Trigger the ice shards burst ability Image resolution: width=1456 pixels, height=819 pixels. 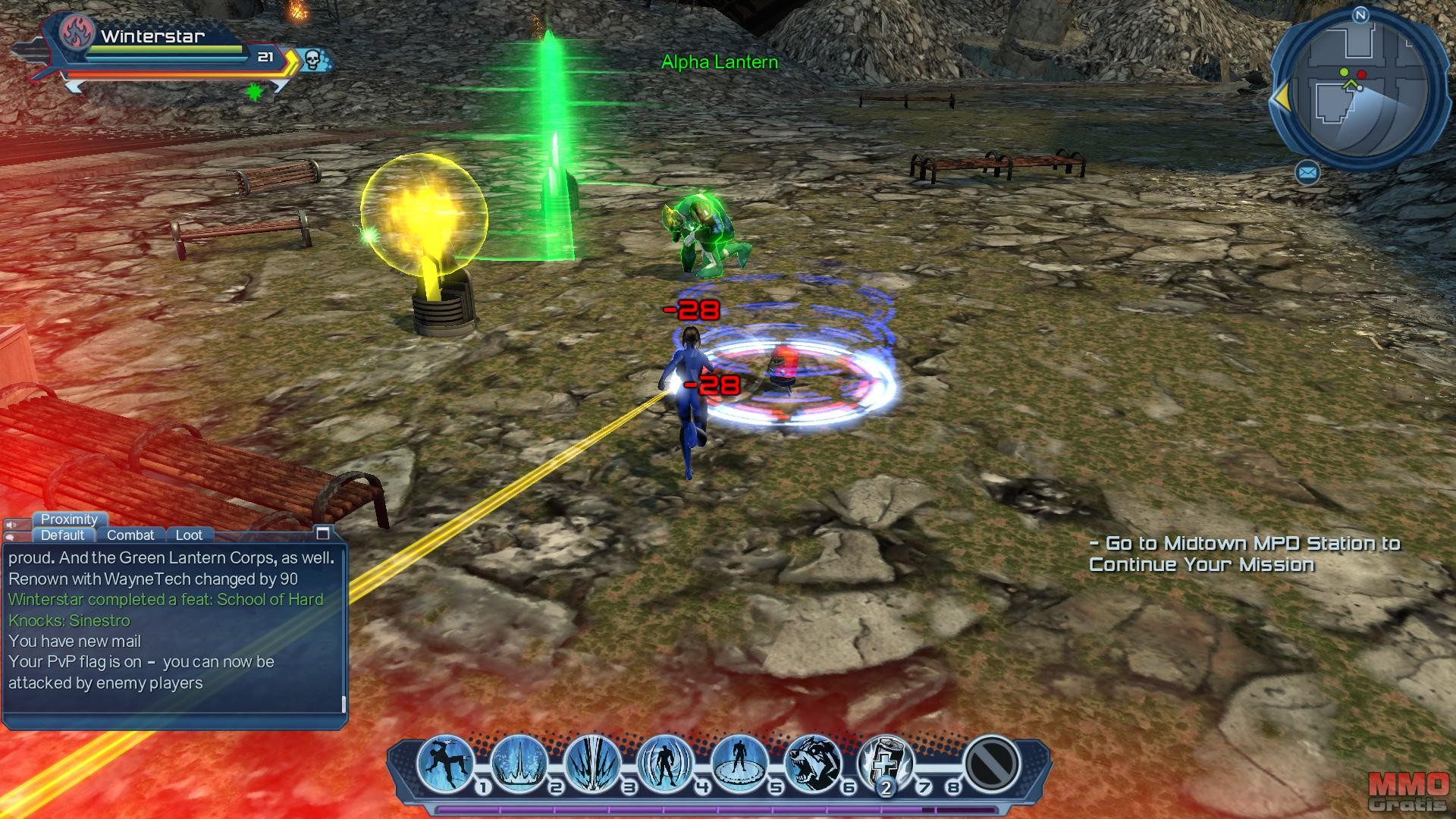(593, 762)
